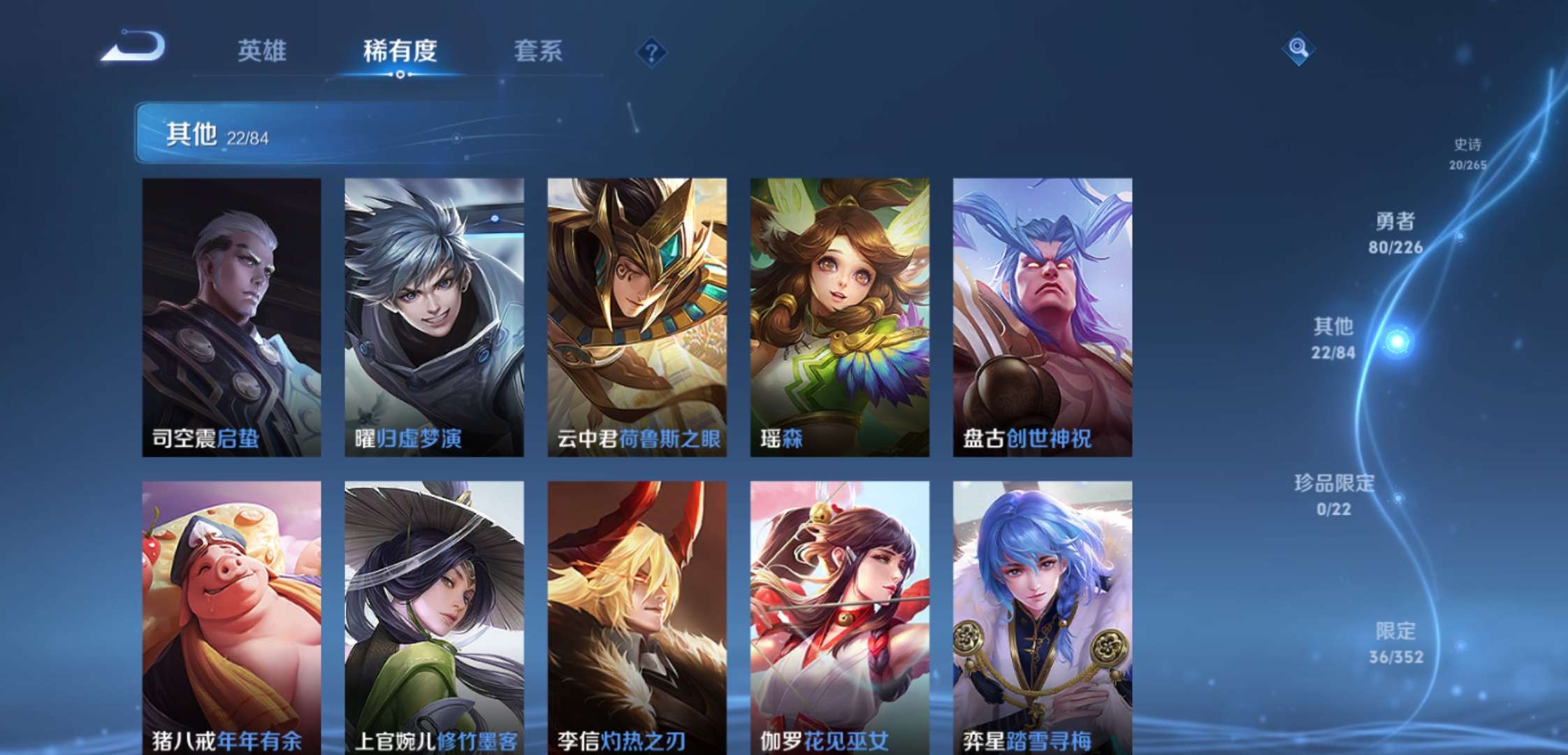This screenshot has width=1568, height=755.
Task: Open the question mark help icon
Action: [x=651, y=52]
